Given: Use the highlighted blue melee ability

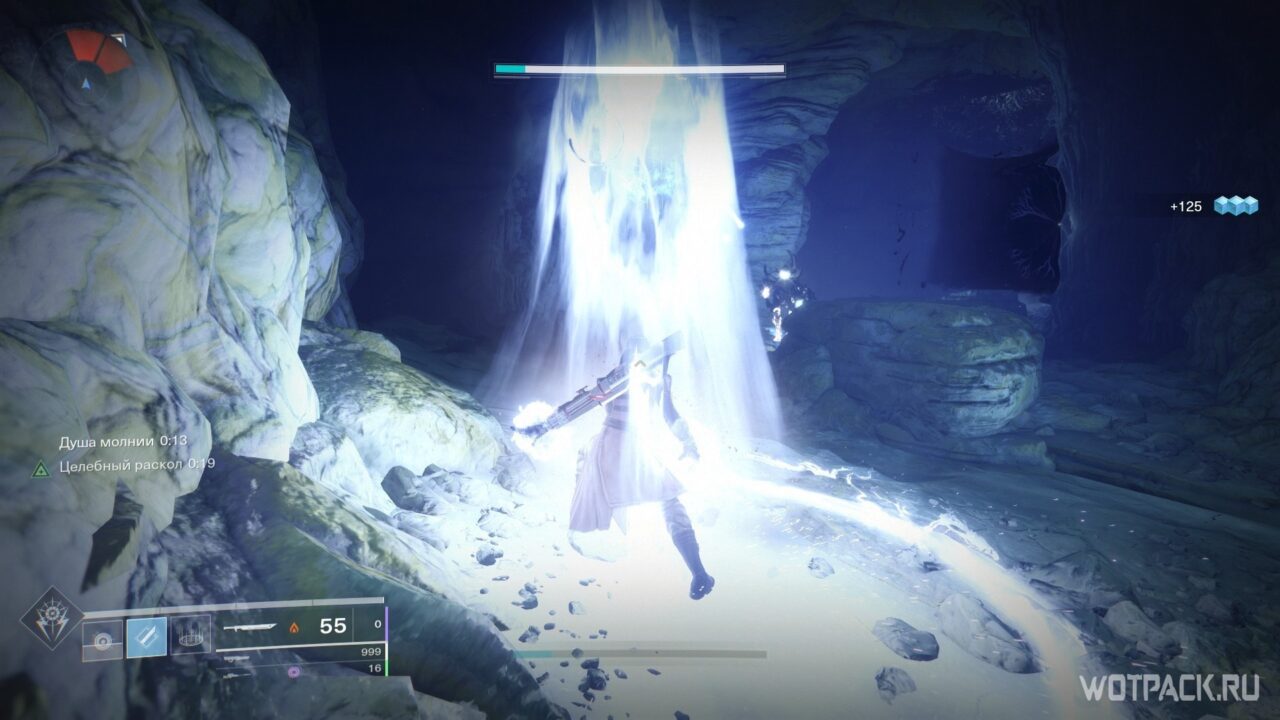Looking at the screenshot, I should (146, 638).
